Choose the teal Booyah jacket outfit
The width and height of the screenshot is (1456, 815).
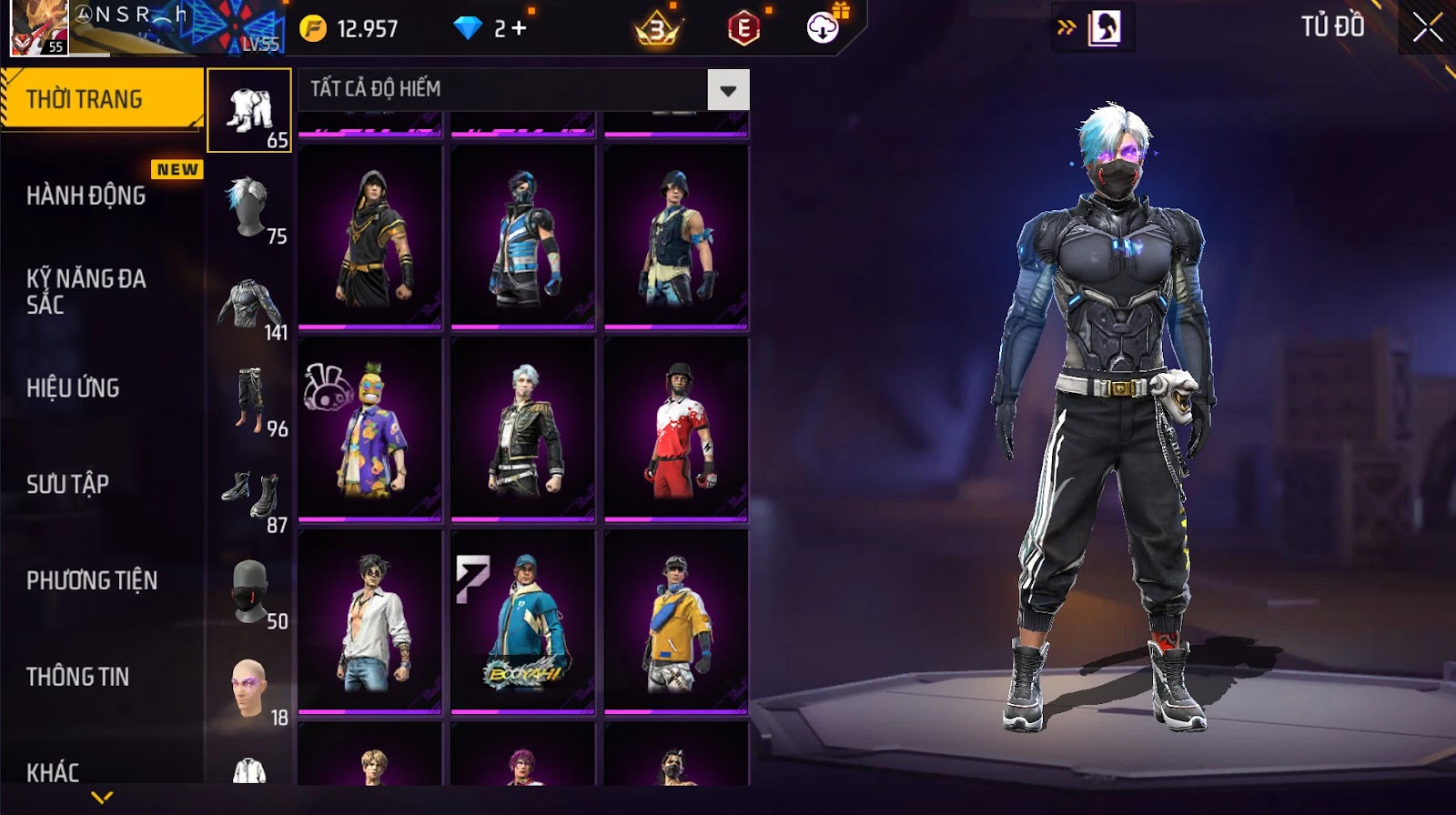coord(523,622)
